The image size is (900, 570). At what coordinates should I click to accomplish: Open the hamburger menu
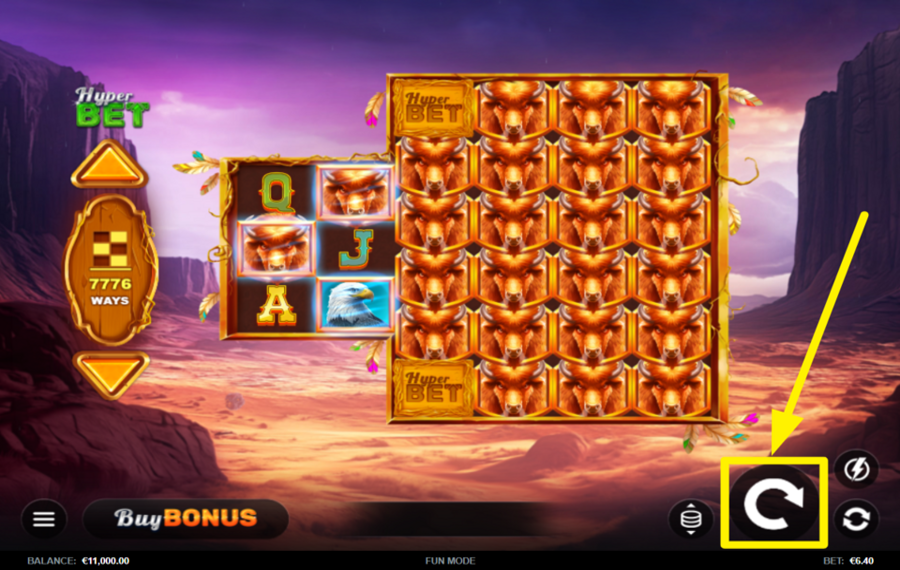pos(44,519)
